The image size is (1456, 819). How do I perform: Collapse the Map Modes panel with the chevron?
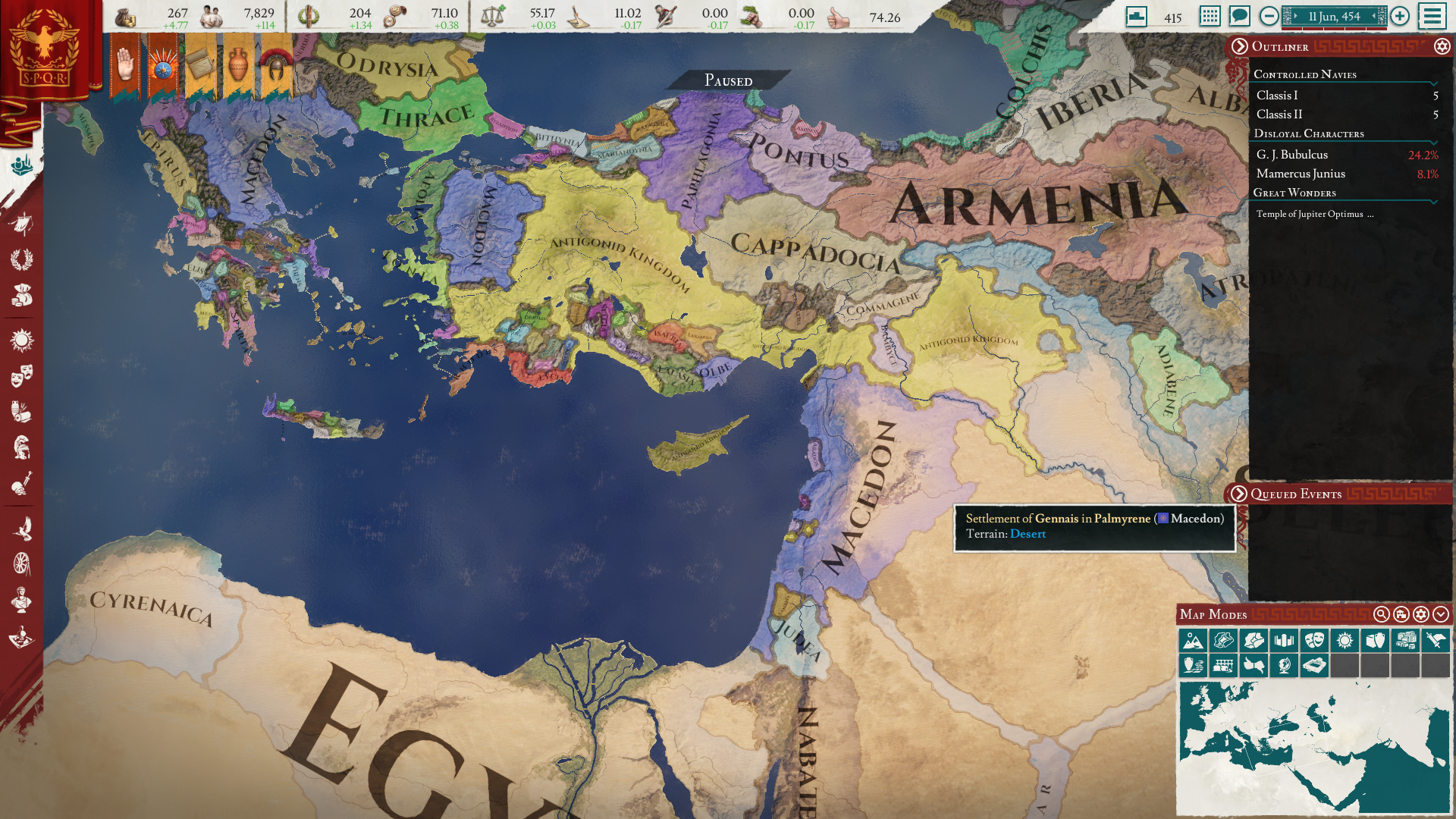click(1440, 615)
